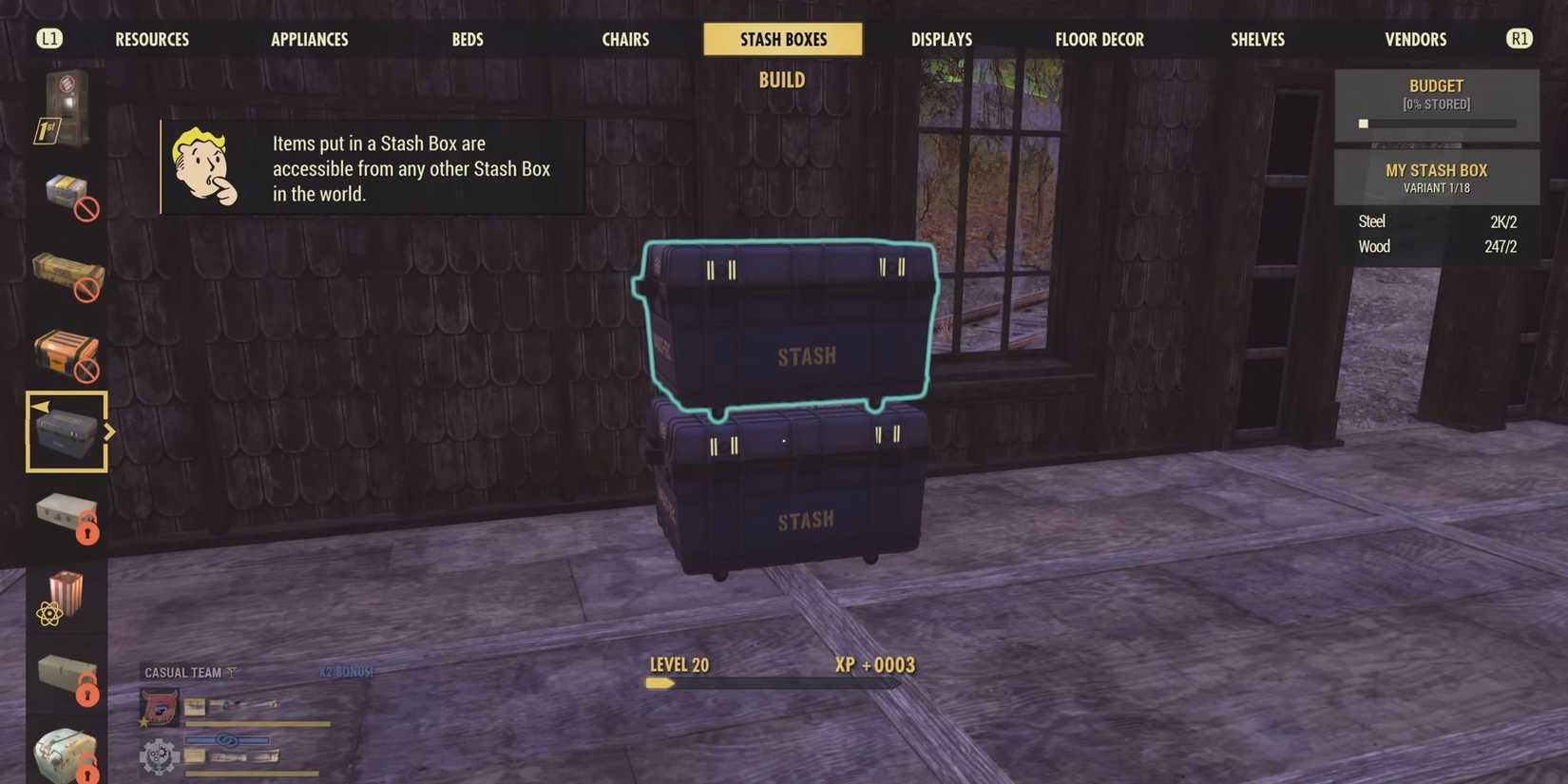Screen dimensions: 1568x784
Task: Click the CASUAL TEAM banner label
Action: click(x=183, y=672)
